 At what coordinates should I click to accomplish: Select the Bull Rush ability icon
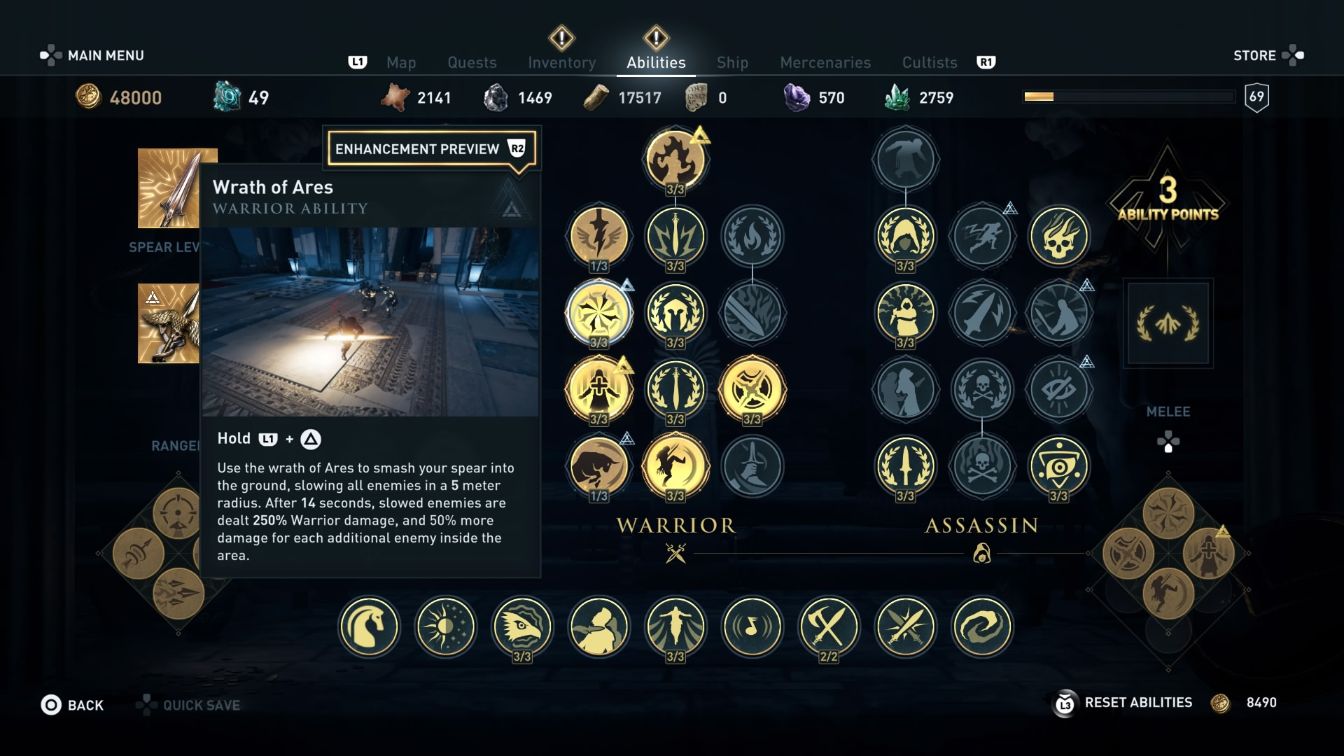(600, 467)
